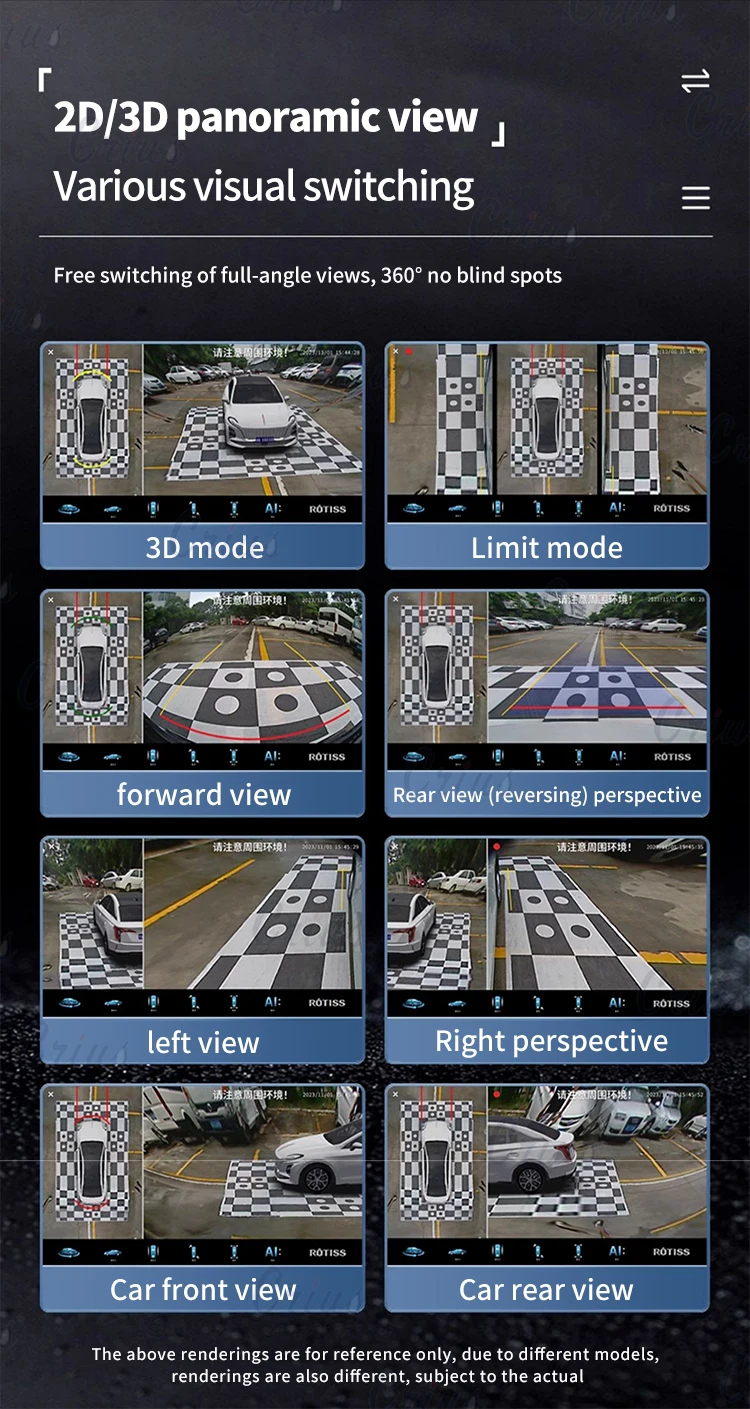Open the hamburger menu icon
The image size is (750, 1409).
click(695, 198)
